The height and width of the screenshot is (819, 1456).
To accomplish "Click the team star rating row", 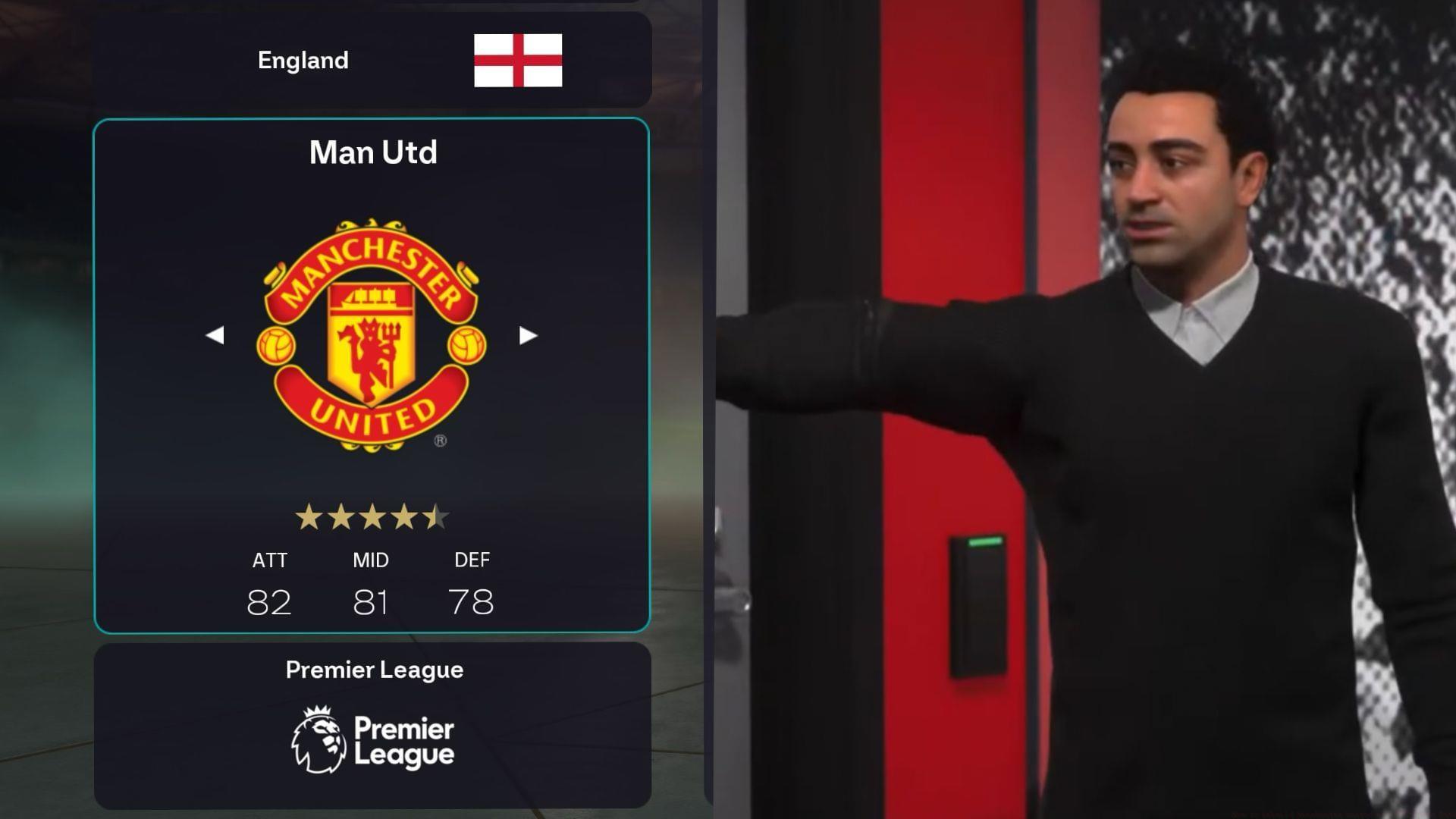I will pyautogui.click(x=372, y=515).
